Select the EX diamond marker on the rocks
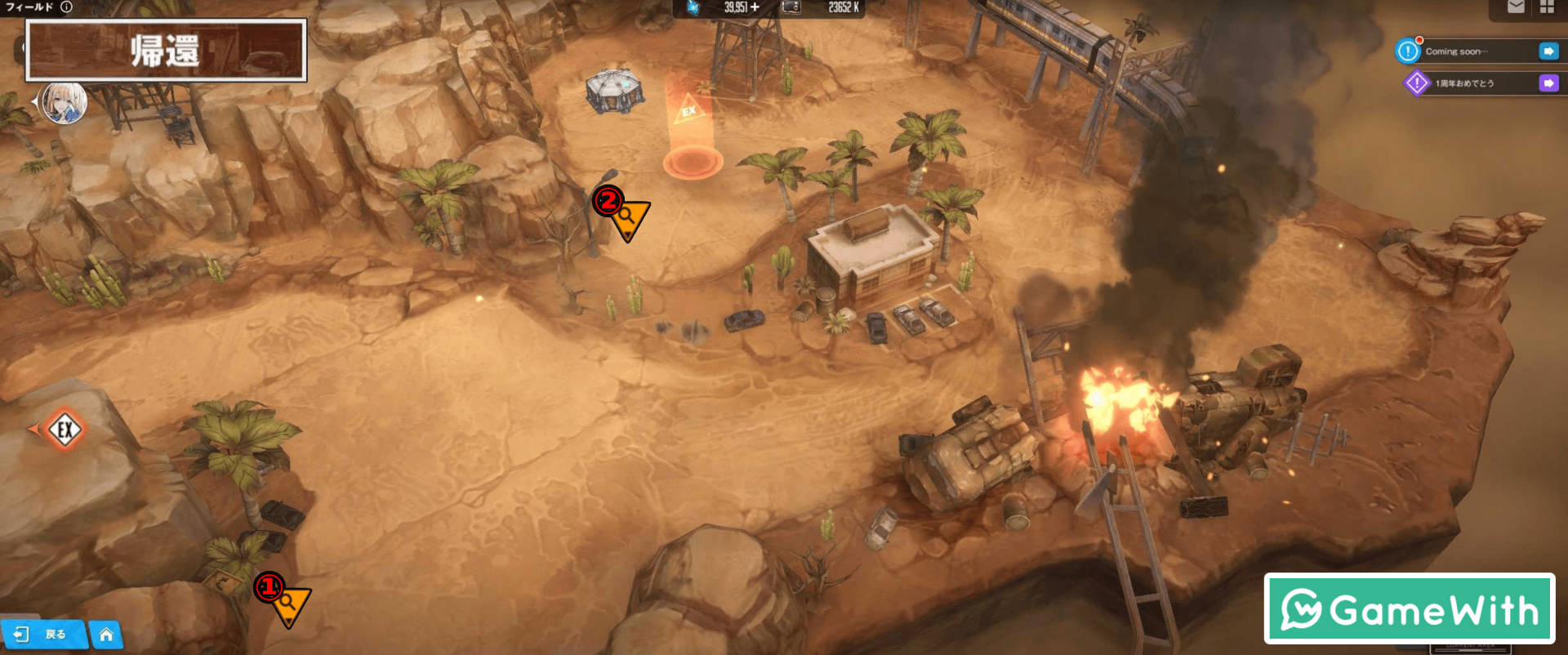Viewport: 1568px width, 655px height. click(x=65, y=429)
